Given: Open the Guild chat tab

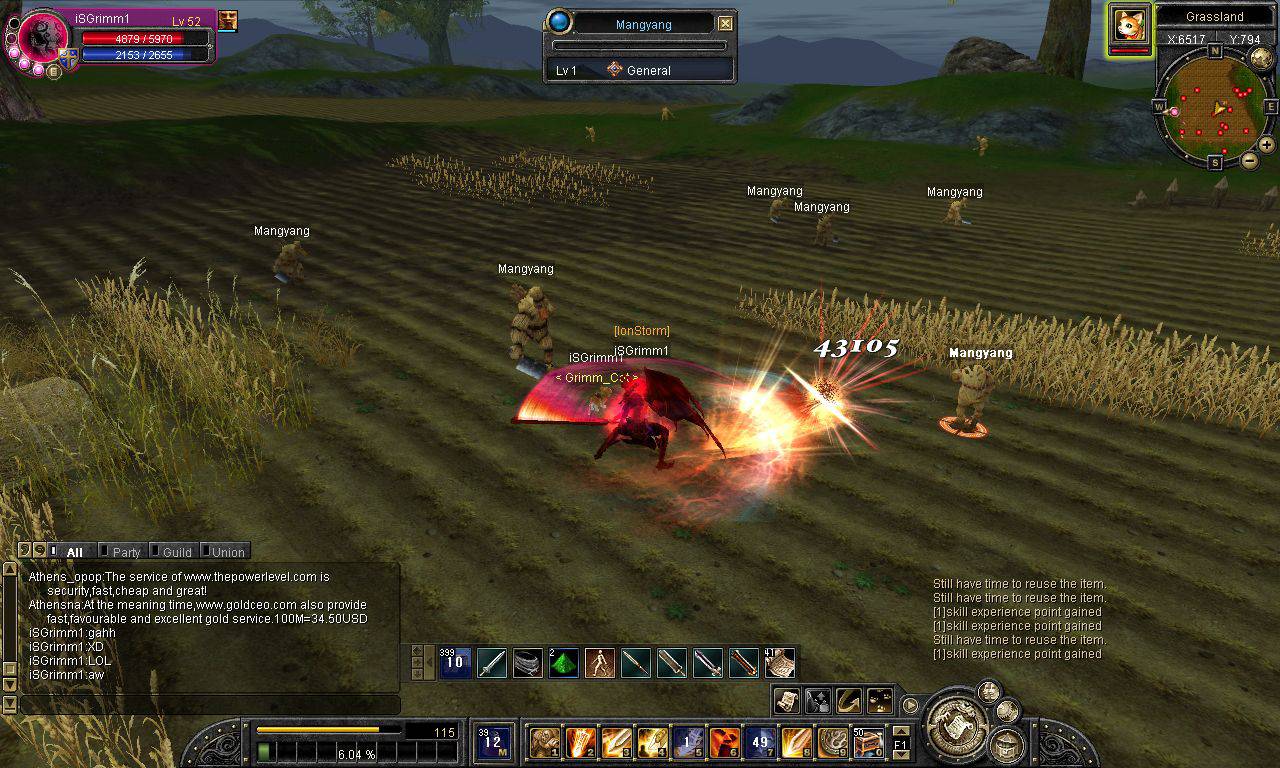Looking at the screenshot, I should click(177, 552).
